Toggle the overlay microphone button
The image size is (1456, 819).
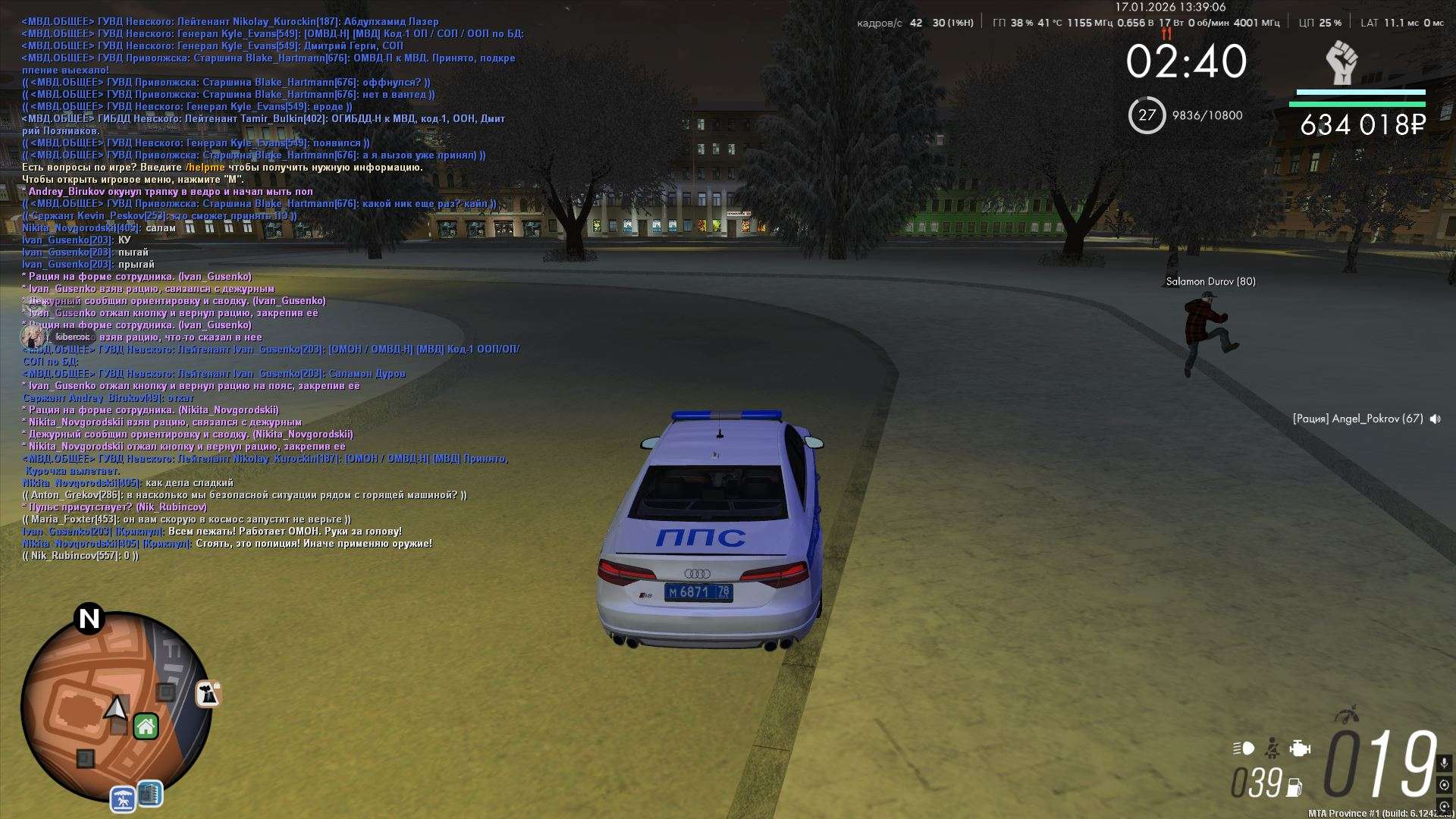click(1444, 763)
